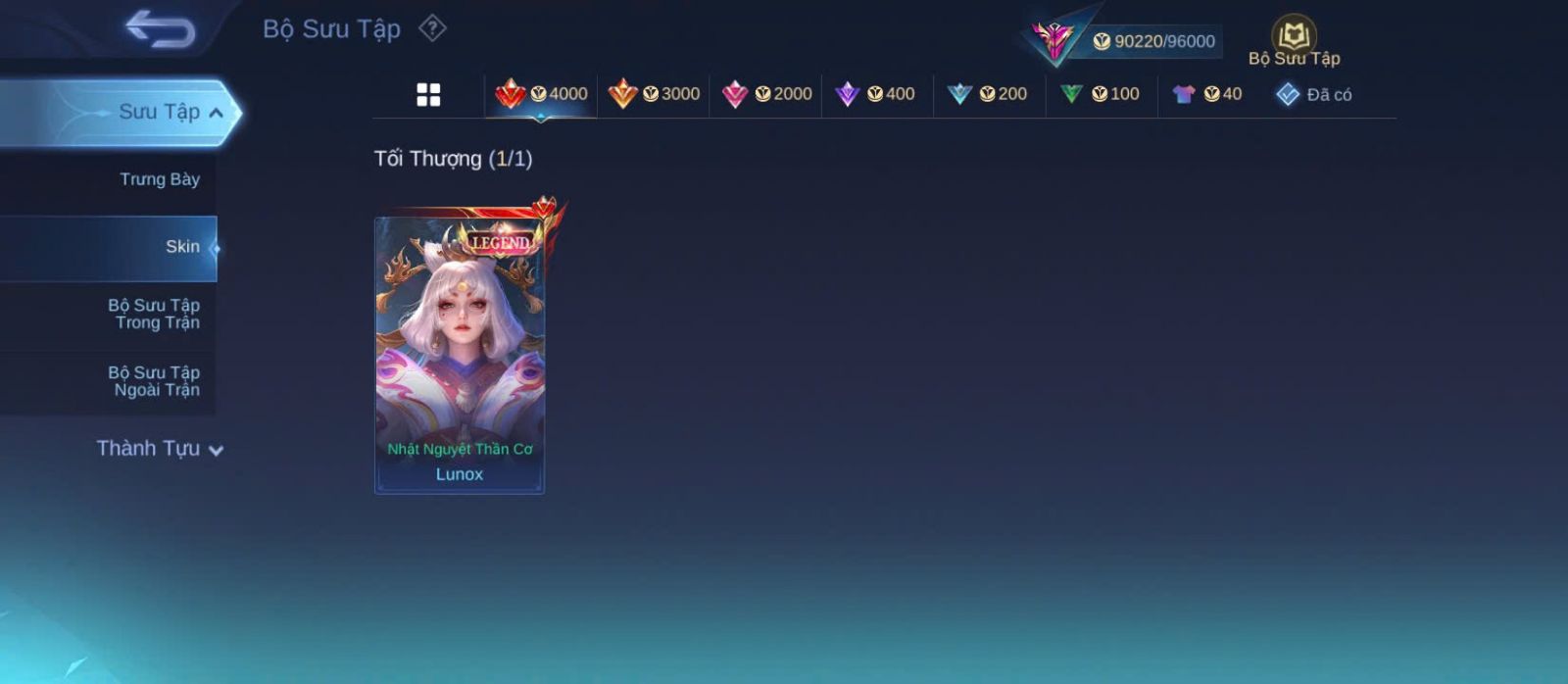Open Bộ Sưu Tập Ngoài Trận
The height and width of the screenshot is (684, 1568).
(x=154, y=381)
